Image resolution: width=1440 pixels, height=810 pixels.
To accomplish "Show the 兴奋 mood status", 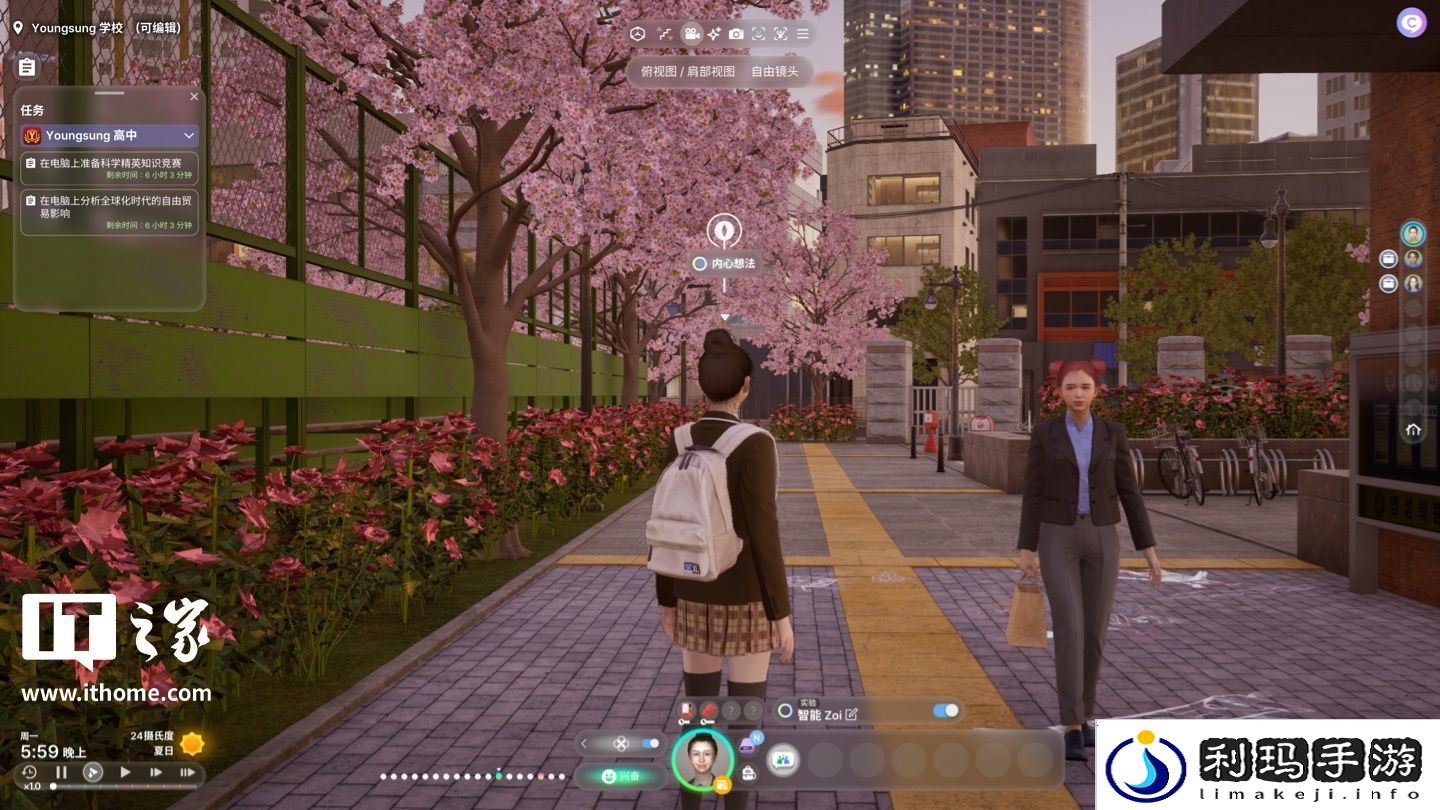I will 620,776.
